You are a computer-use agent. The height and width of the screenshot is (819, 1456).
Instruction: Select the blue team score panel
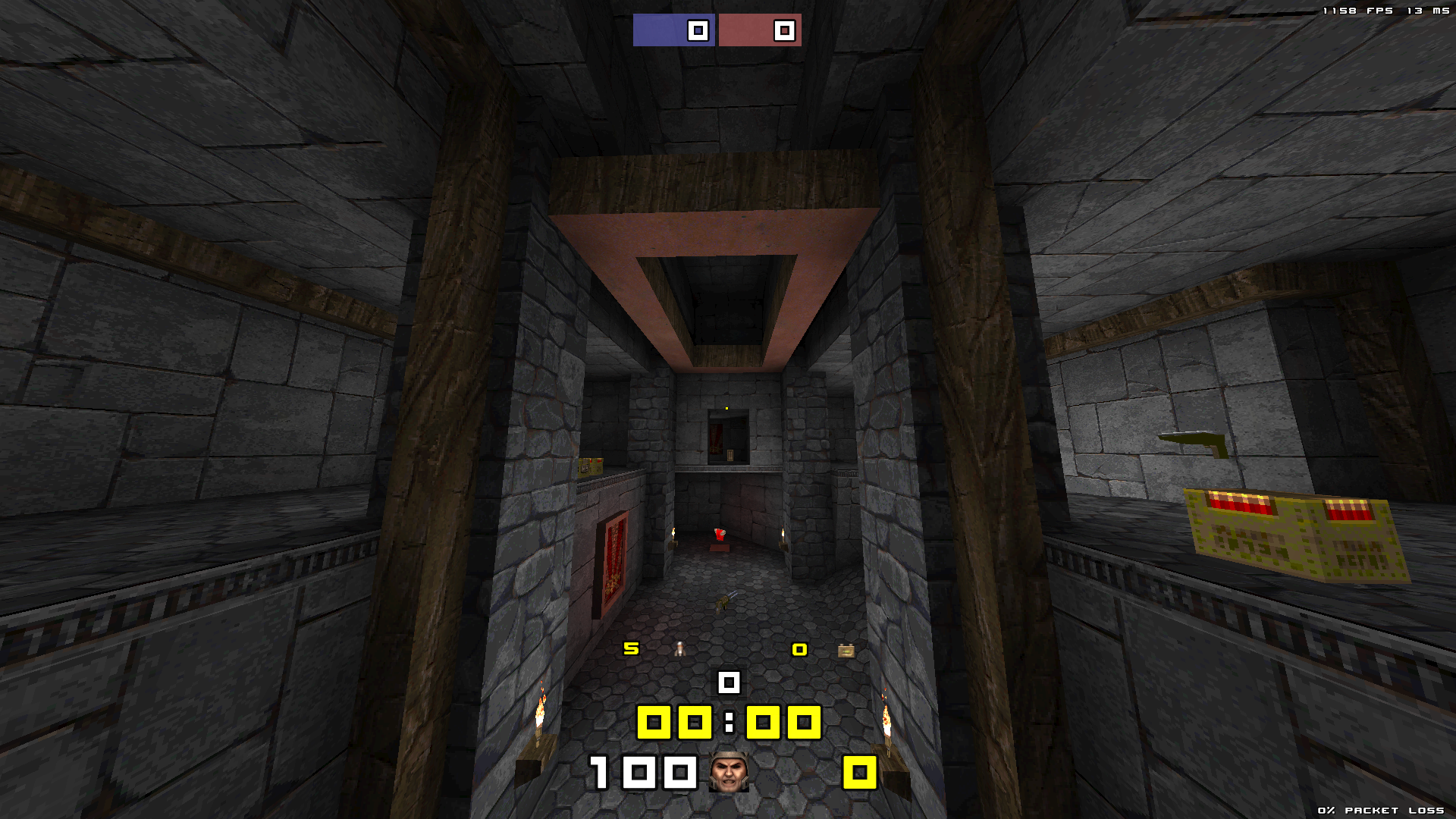coord(673,30)
